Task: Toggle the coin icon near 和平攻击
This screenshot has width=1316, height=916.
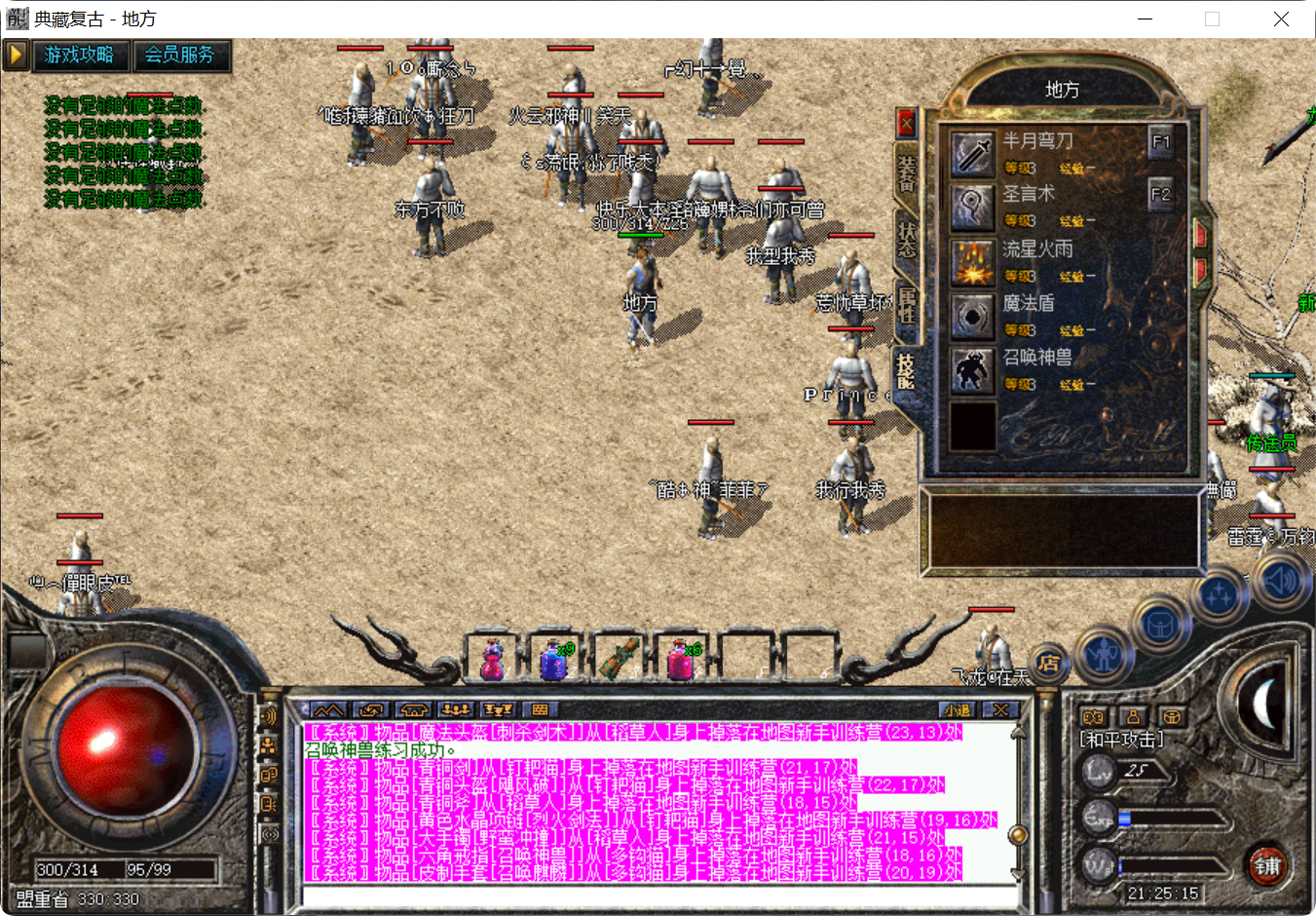Action: [1095, 716]
